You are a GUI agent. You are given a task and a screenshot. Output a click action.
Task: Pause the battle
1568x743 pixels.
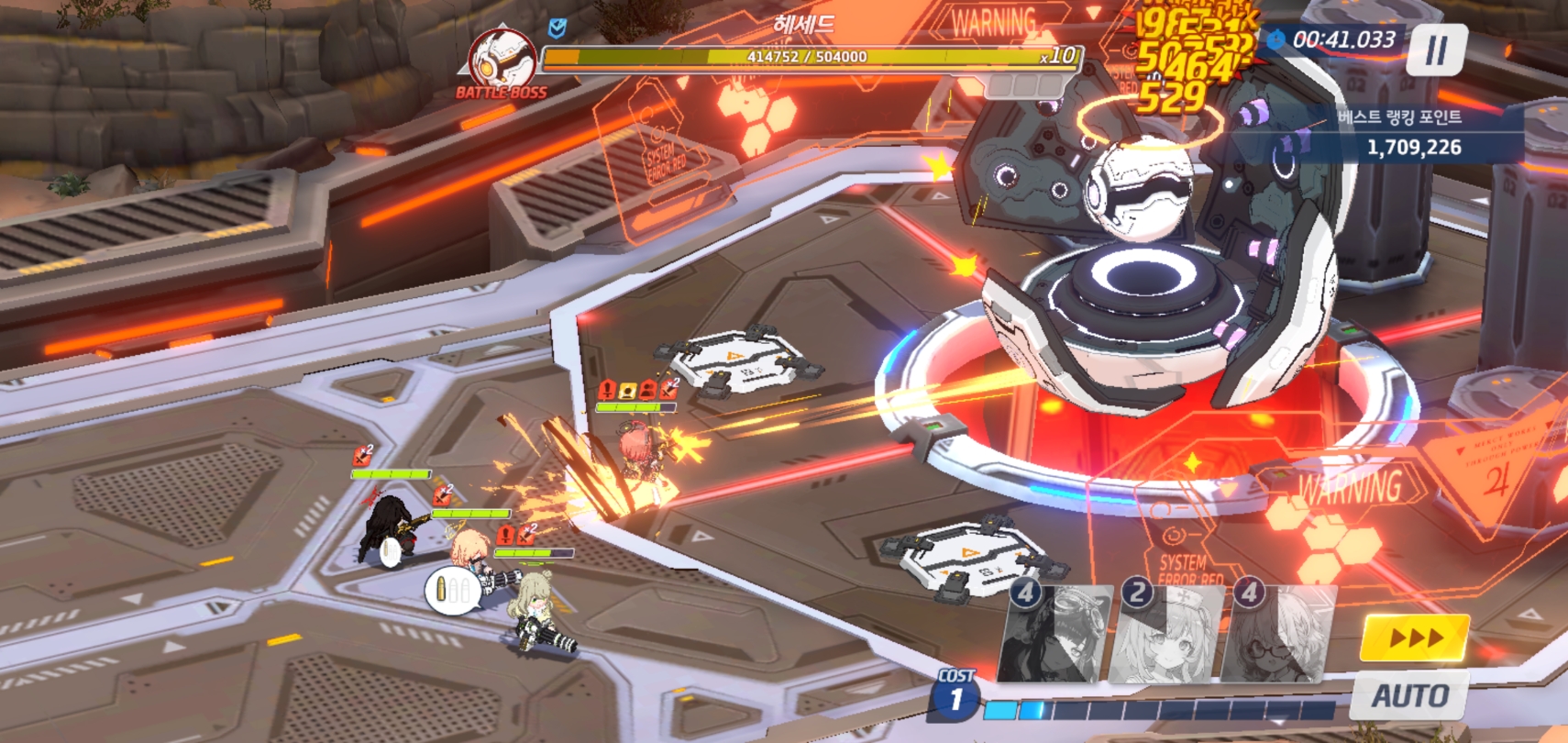(1437, 50)
